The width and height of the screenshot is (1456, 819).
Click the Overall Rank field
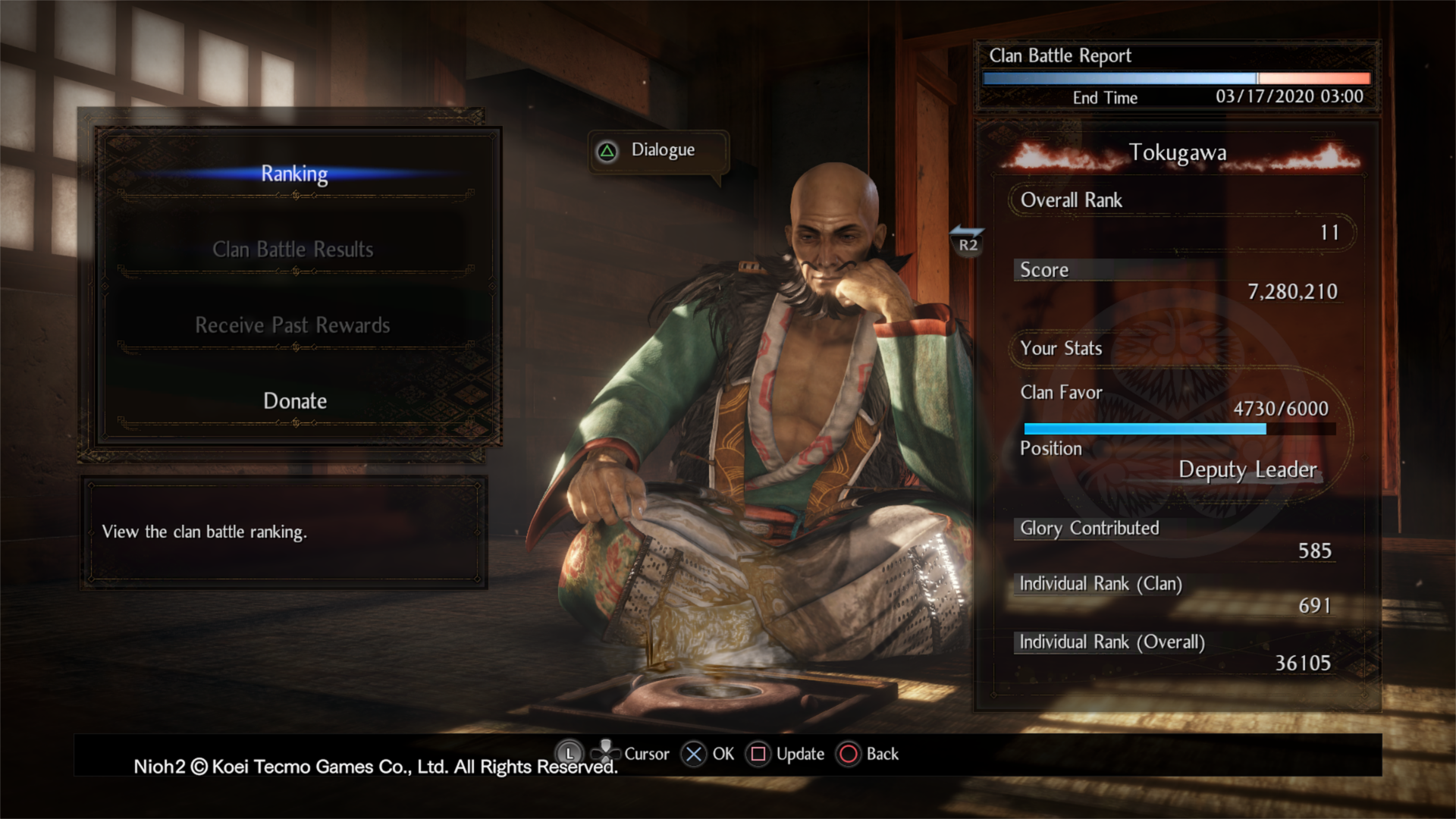tap(1071, 200)
